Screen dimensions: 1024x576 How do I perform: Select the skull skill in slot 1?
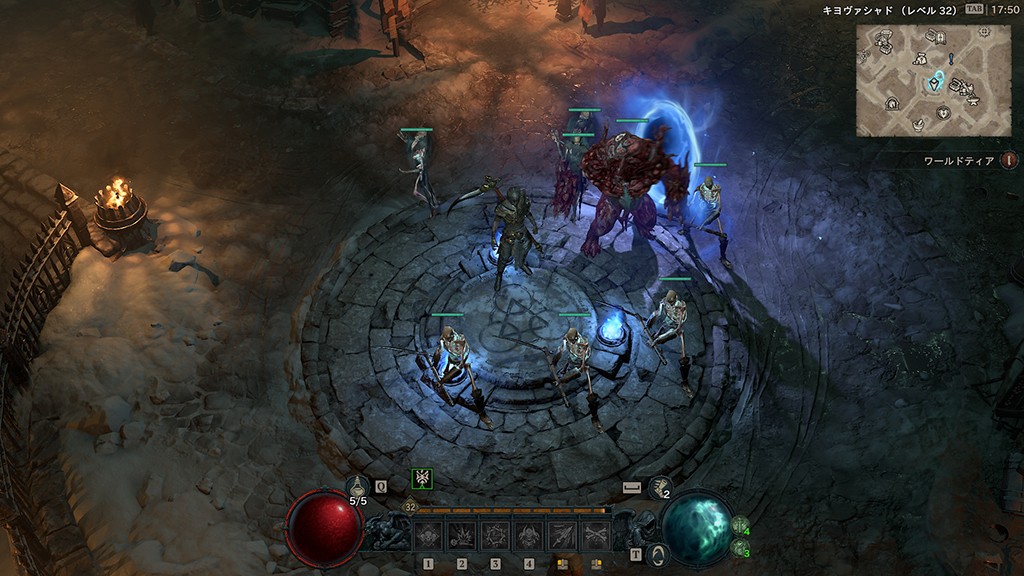tap(428, 535)
